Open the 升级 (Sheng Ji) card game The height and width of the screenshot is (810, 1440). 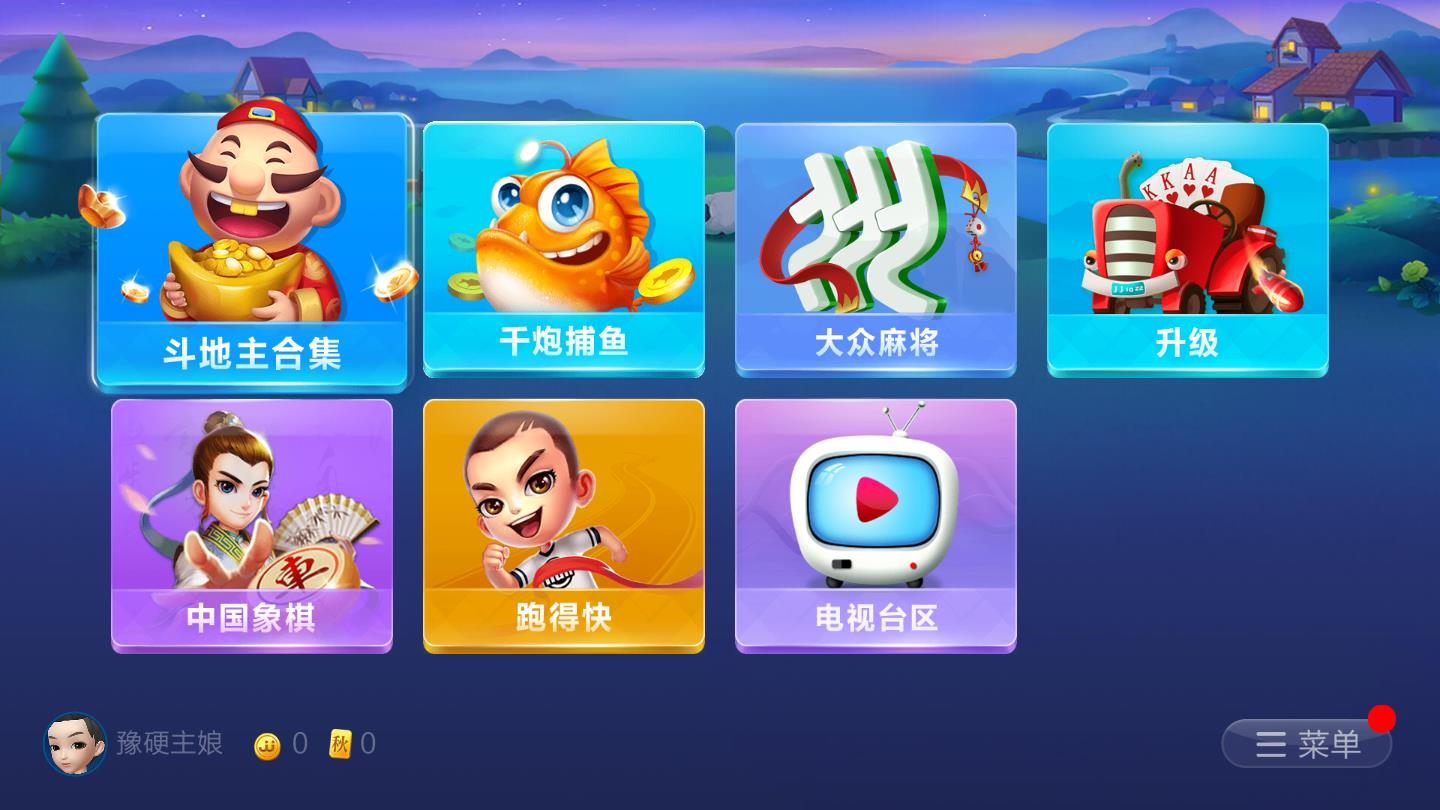pyautogui.click(x=1187, y=250)
